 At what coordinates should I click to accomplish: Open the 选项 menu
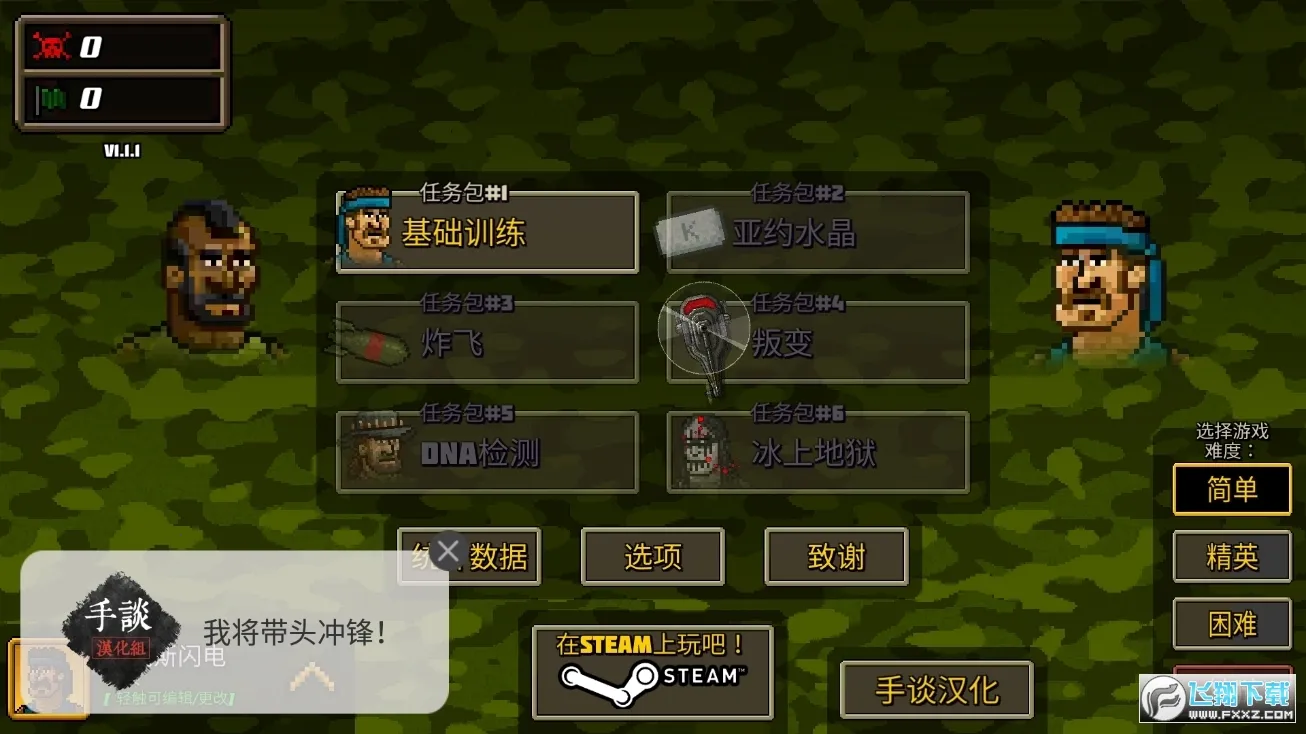tap(652, 557)
